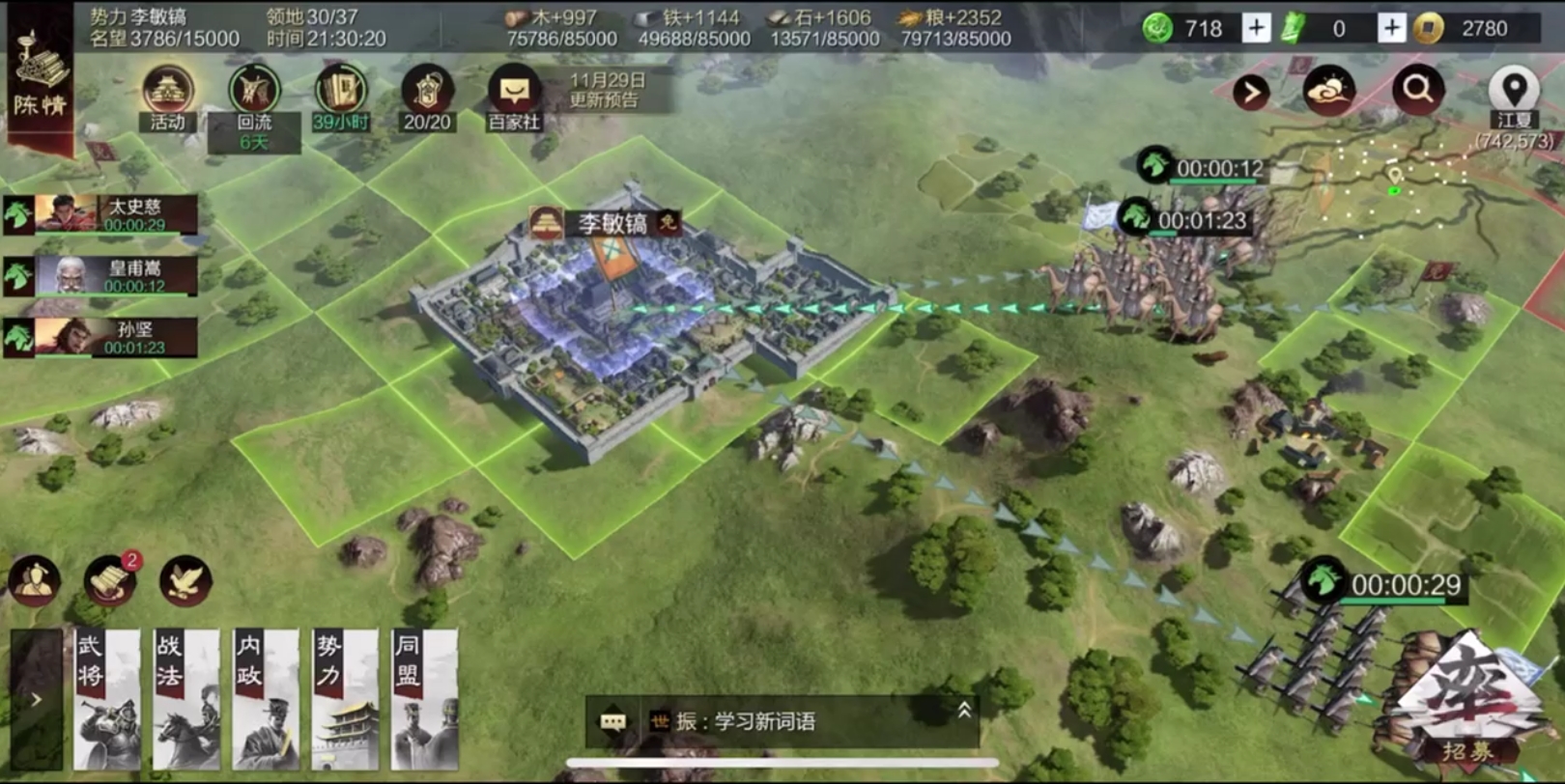Image resolution: width=1565 pixels, height=784 pixels.
Task: Select the marching general 孙坚 entry
Action: tap(101, 337)
